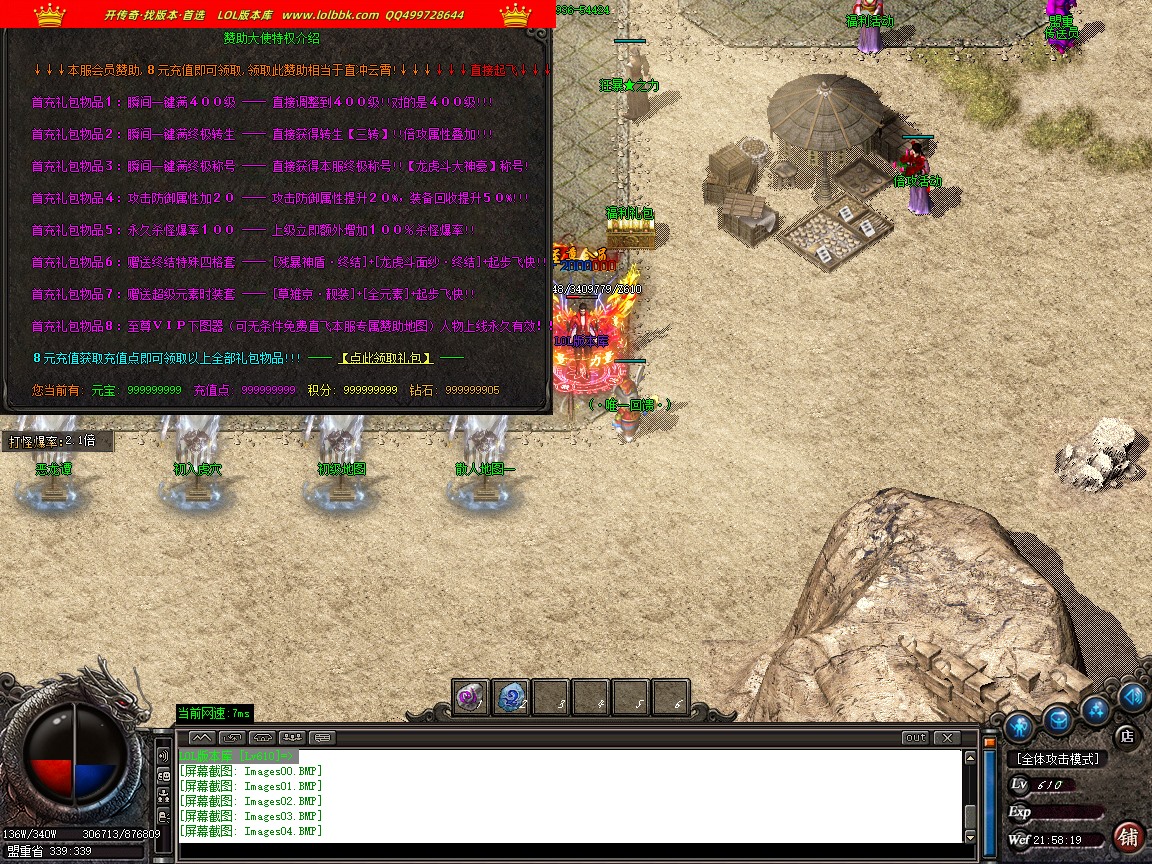Image resolution: width=1152 pixels, height=864 pixels.
Task: Open the group button with three figures
Action: click(x=293, y=738)
